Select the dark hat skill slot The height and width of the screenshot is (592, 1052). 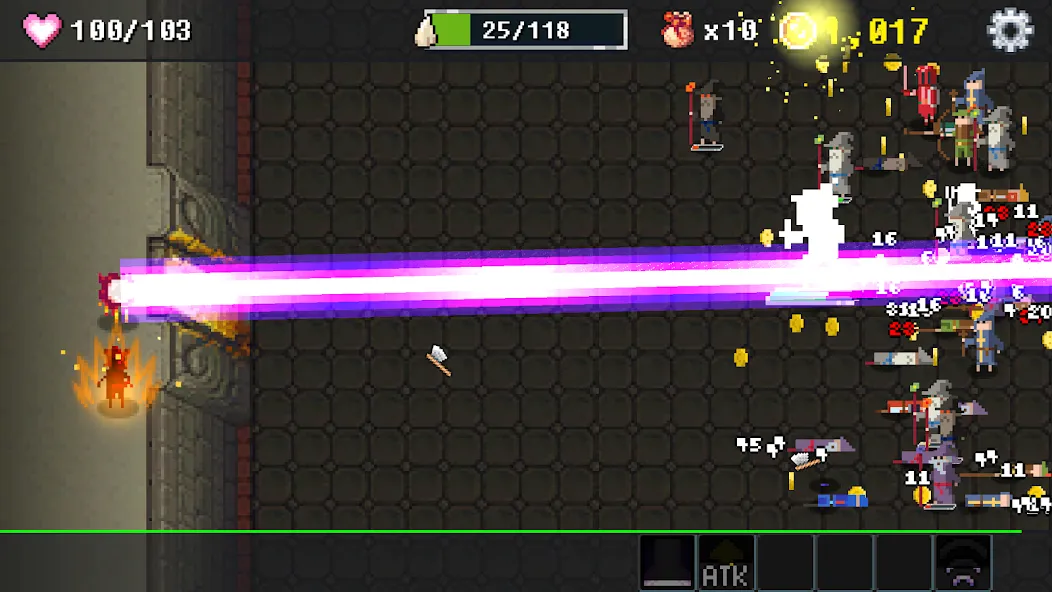(x=667, y=562)
